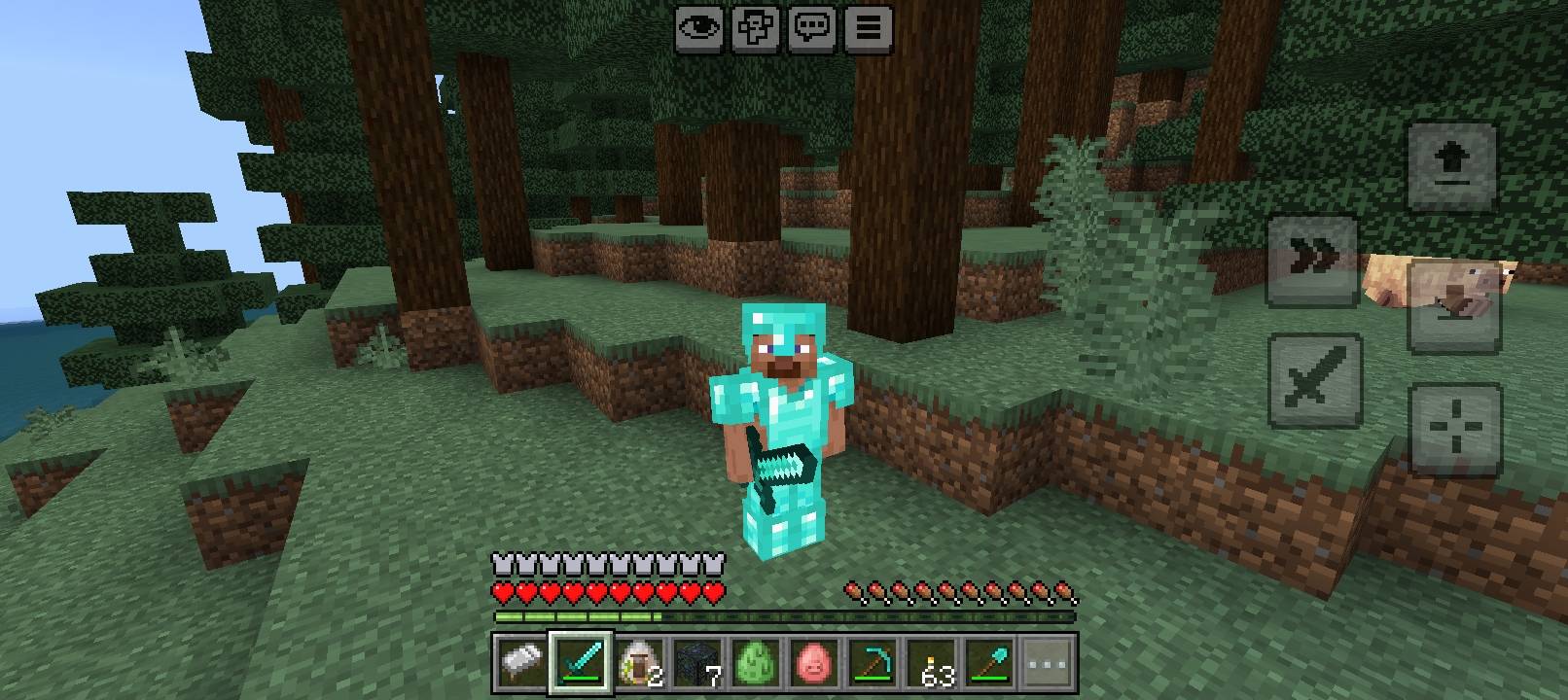The height and width of the screenshot is (700, 1568).
Task: Open the full inventory with the ellipsis slot
Action: click(1046, 666)
